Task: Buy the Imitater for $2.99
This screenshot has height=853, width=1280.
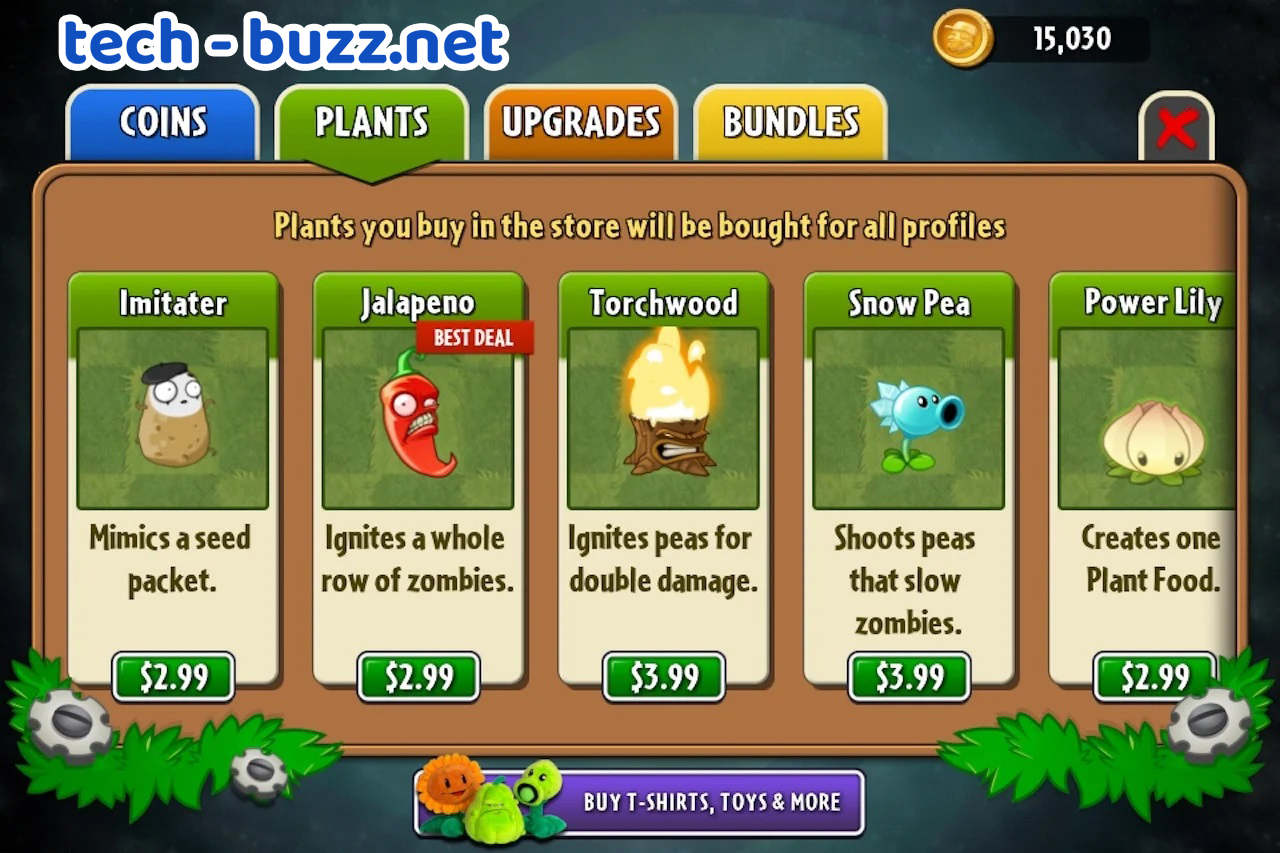Action: (x=173, y=677)
